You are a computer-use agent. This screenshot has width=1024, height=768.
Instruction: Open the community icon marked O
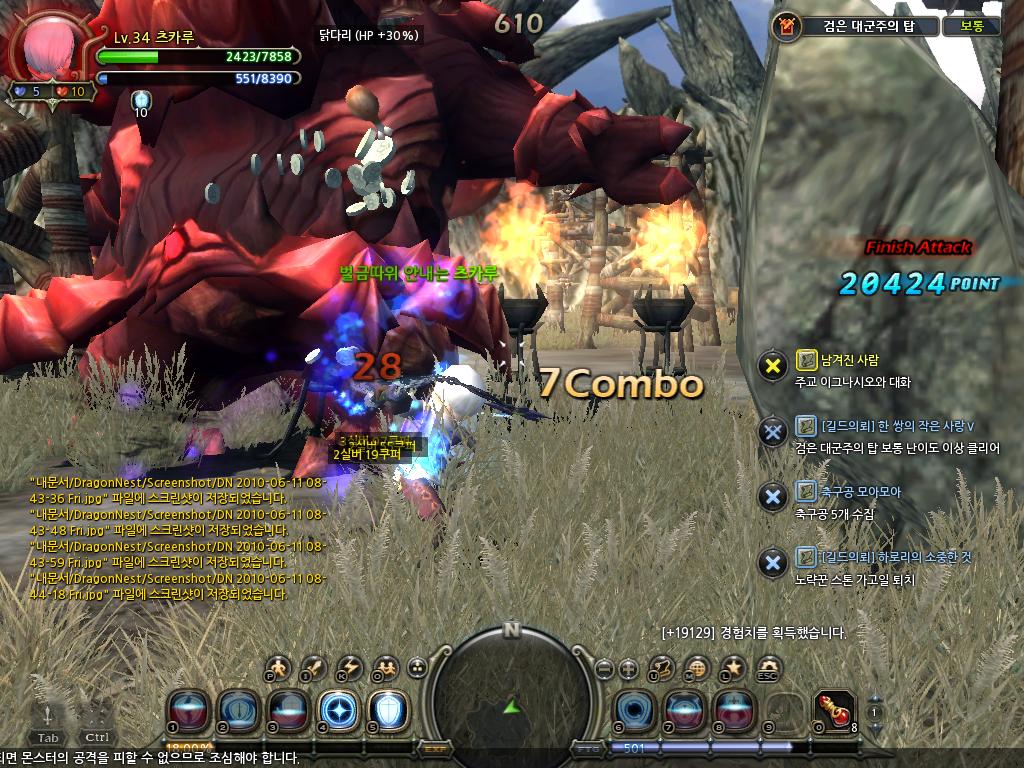(384, 667)
